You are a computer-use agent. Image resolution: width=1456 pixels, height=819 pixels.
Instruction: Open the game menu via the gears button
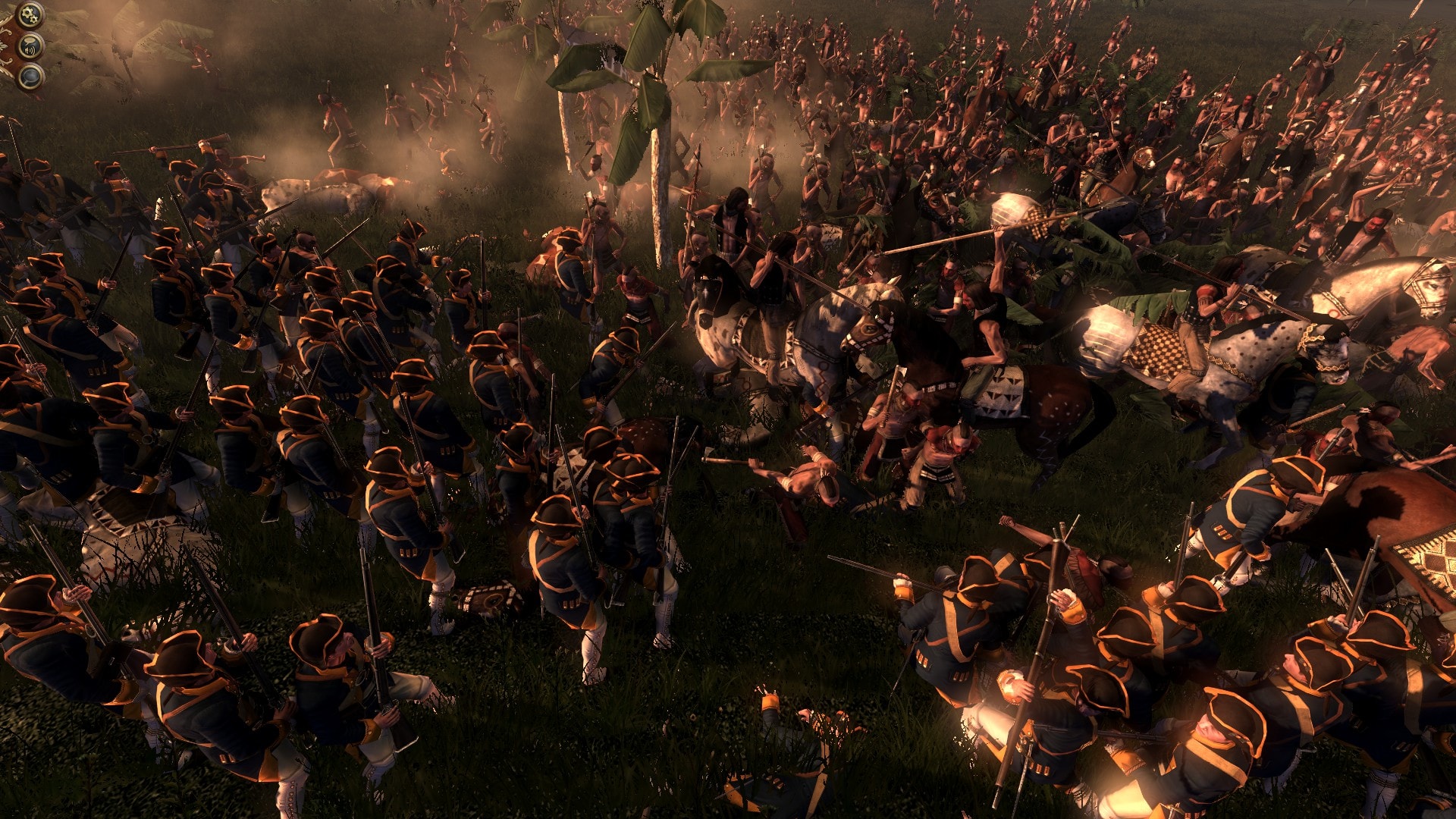click(30, 14)
